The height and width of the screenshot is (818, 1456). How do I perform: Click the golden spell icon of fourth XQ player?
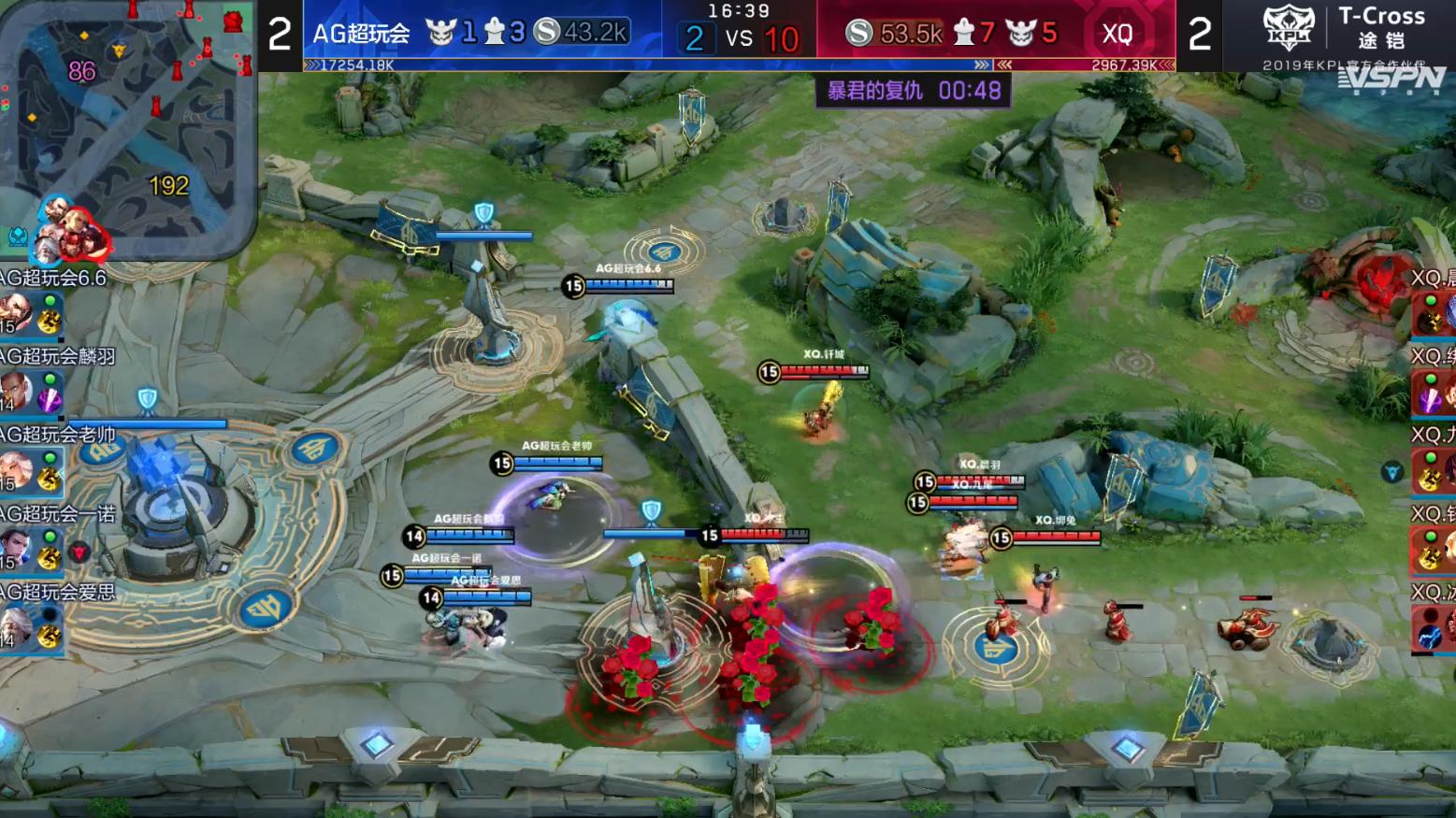point(1431,558)
